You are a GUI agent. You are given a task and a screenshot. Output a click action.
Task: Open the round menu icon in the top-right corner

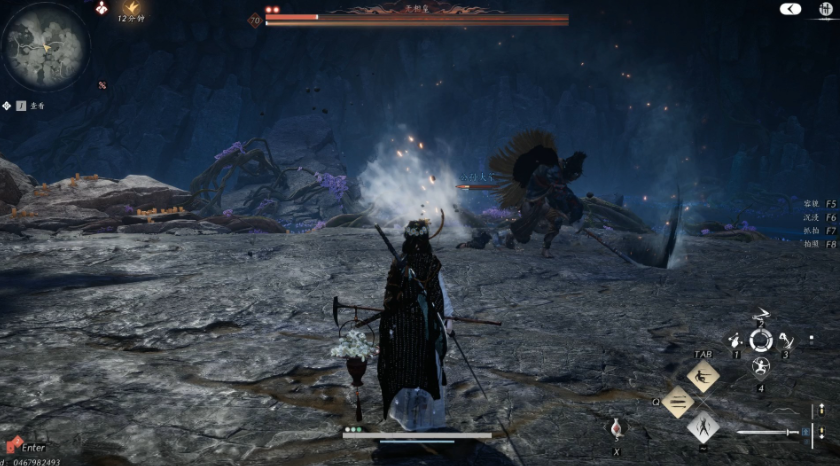pyautogui.click(x=825, y=8)
